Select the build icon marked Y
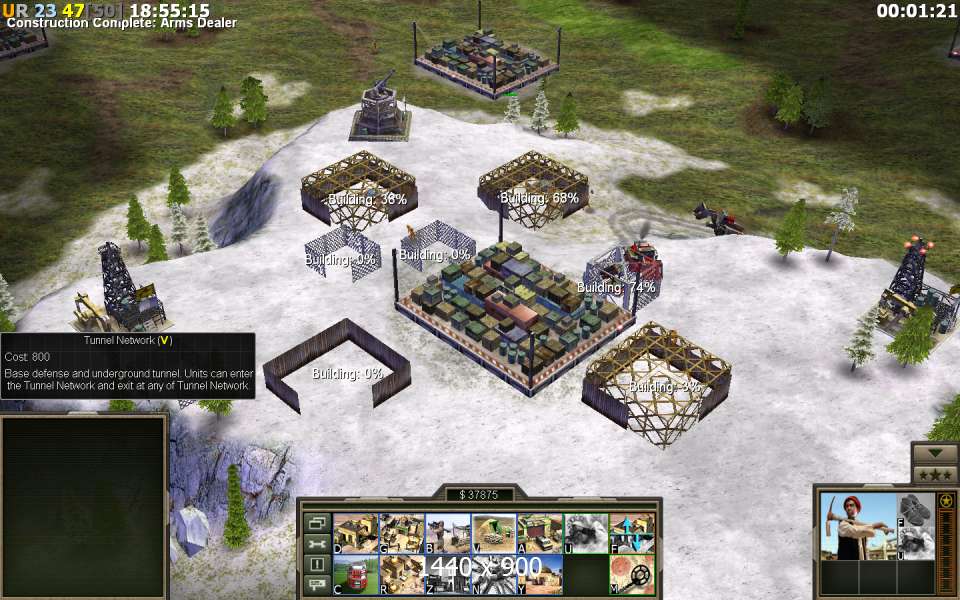The height and width of the screenshot is (600, 960). pos(540,575)
